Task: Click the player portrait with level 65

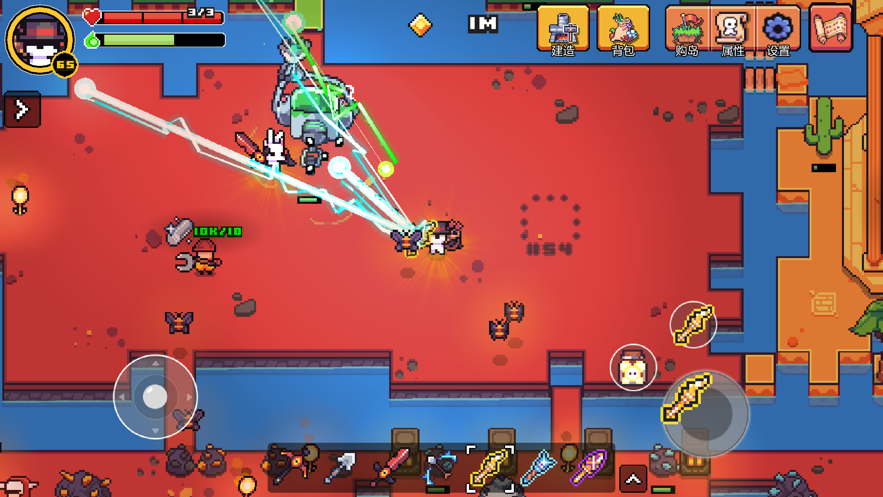Action: pos(40,40)
